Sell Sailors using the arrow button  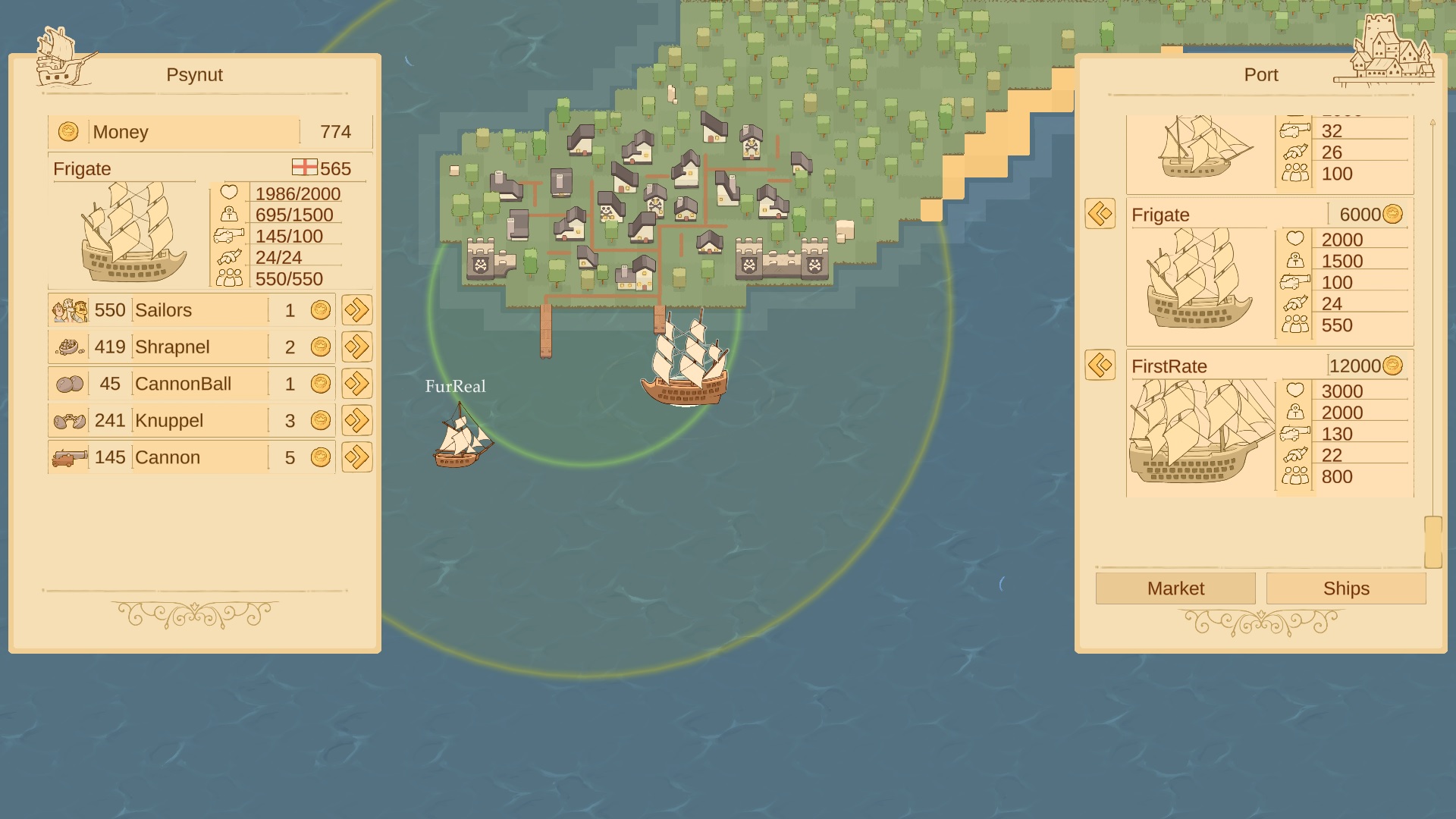click(x=356, y=310)
